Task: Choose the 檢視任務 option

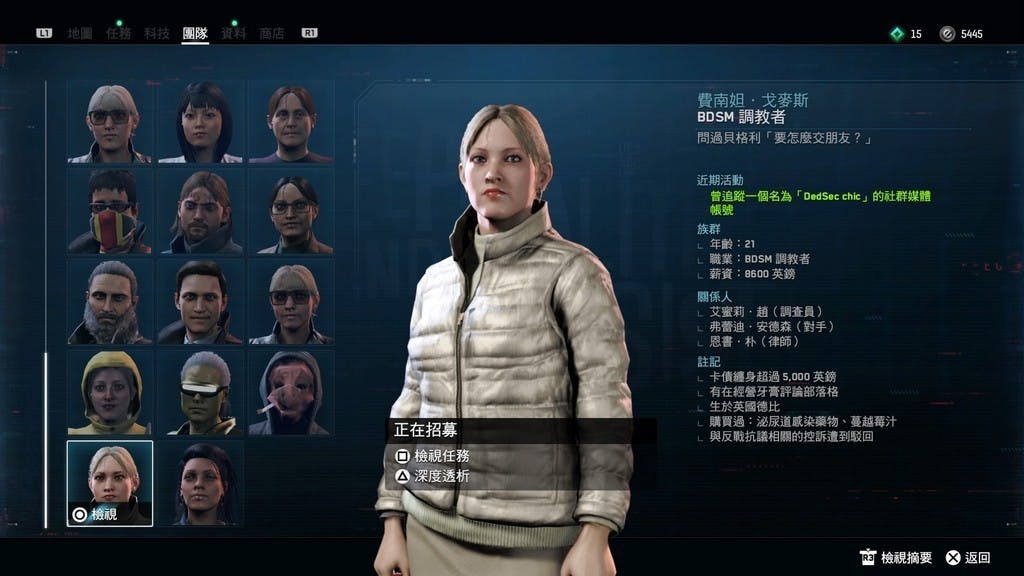Action: [x=441, y=456]
